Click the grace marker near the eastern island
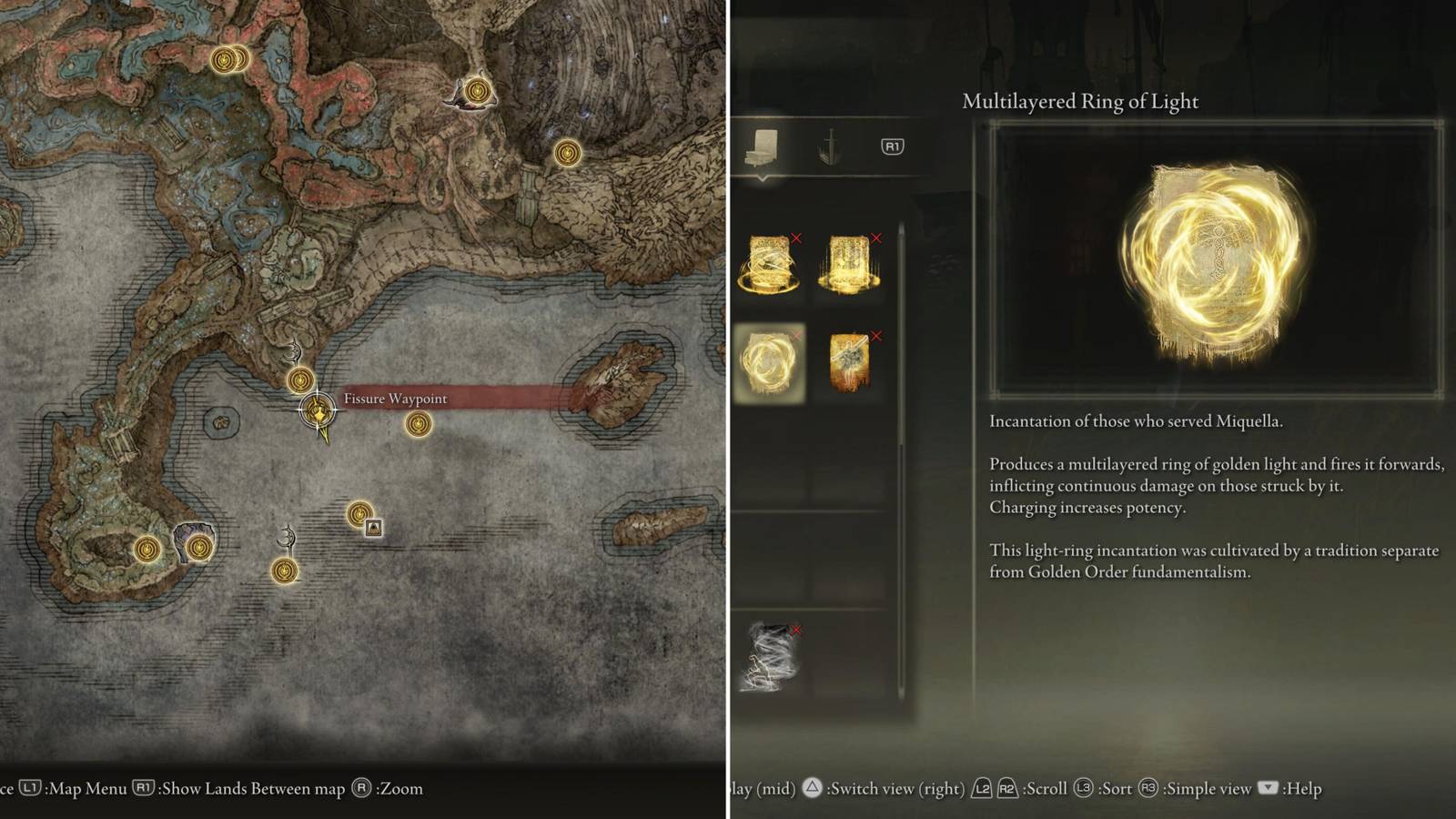The image size is (1456, 819). point(420,424)
